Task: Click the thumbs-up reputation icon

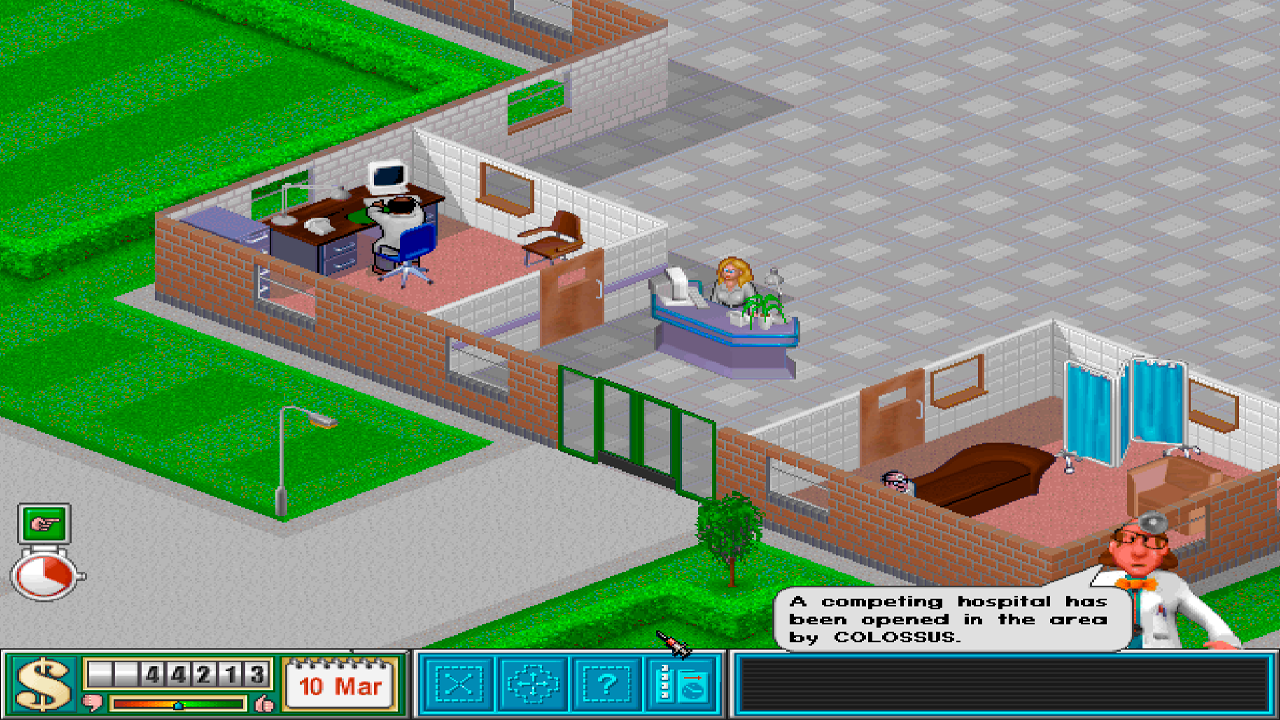Action: tap(263, 700)
